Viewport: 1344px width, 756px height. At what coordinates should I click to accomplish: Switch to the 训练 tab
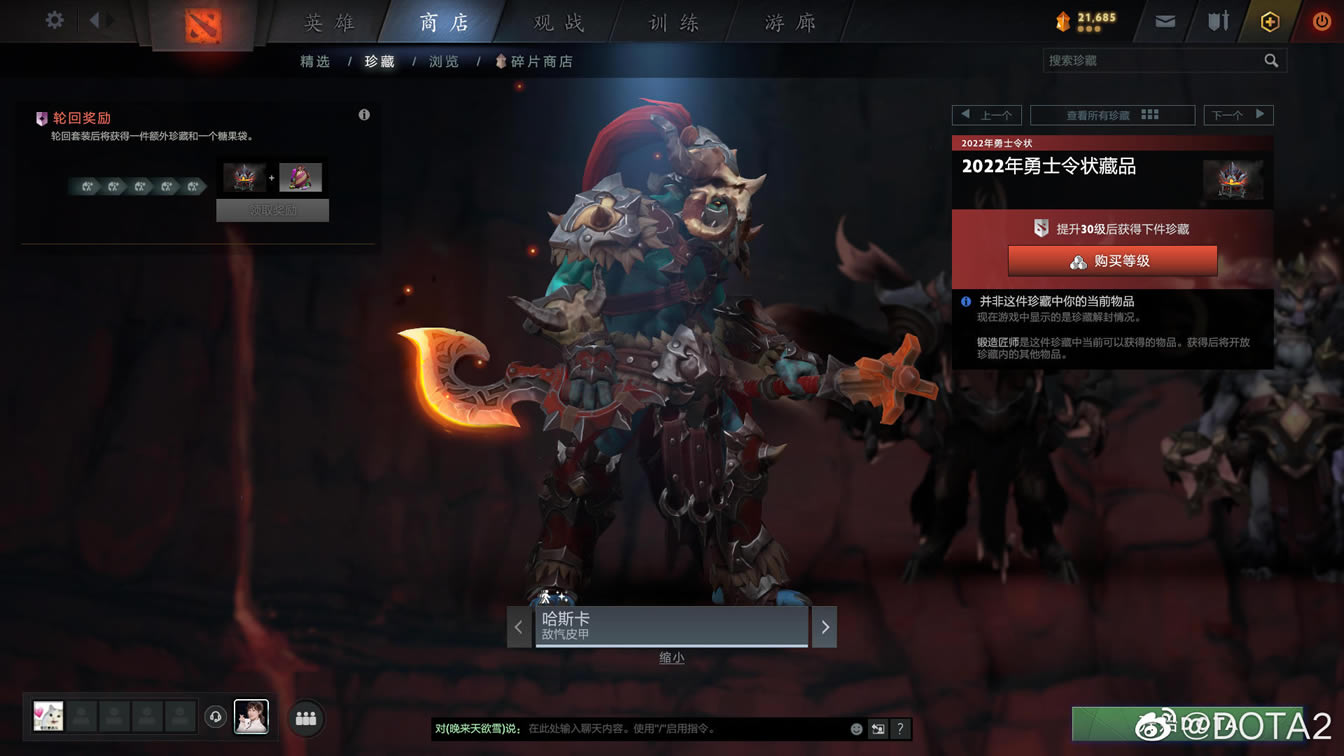coord(671,22)
